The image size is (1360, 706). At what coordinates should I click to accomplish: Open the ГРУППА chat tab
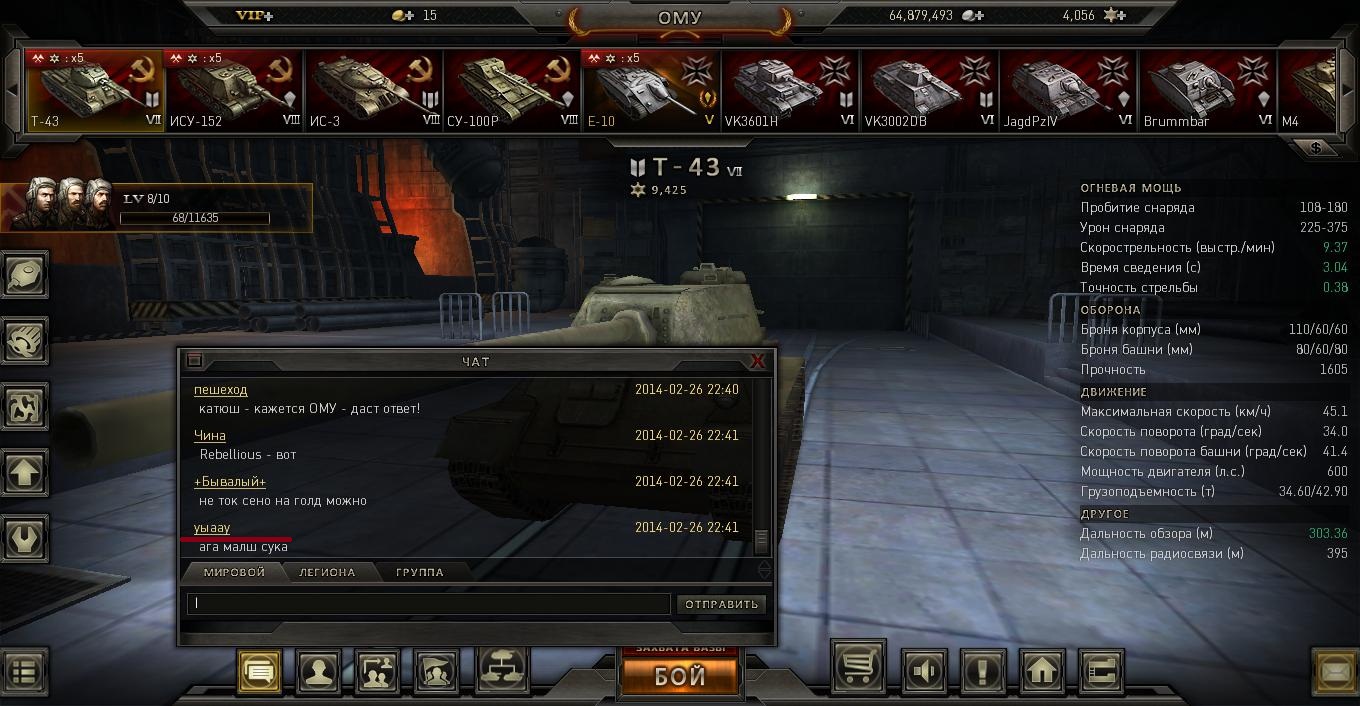coord(420,572)
